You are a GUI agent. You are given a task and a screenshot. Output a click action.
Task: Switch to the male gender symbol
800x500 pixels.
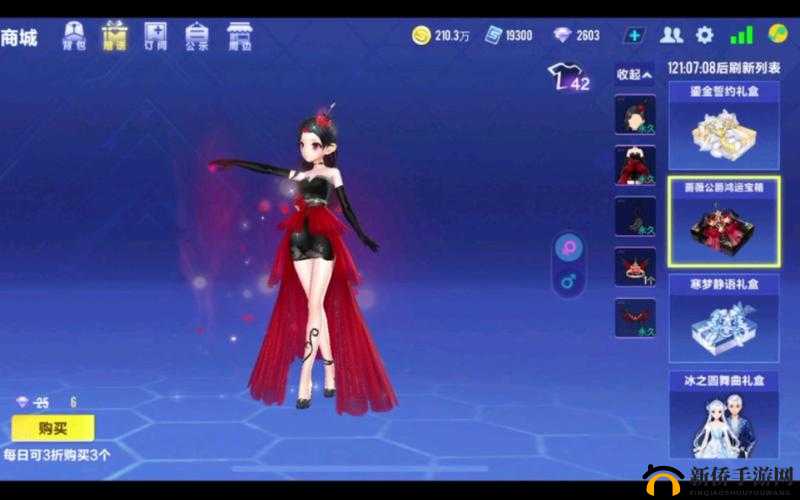click(x=568, y=283)
